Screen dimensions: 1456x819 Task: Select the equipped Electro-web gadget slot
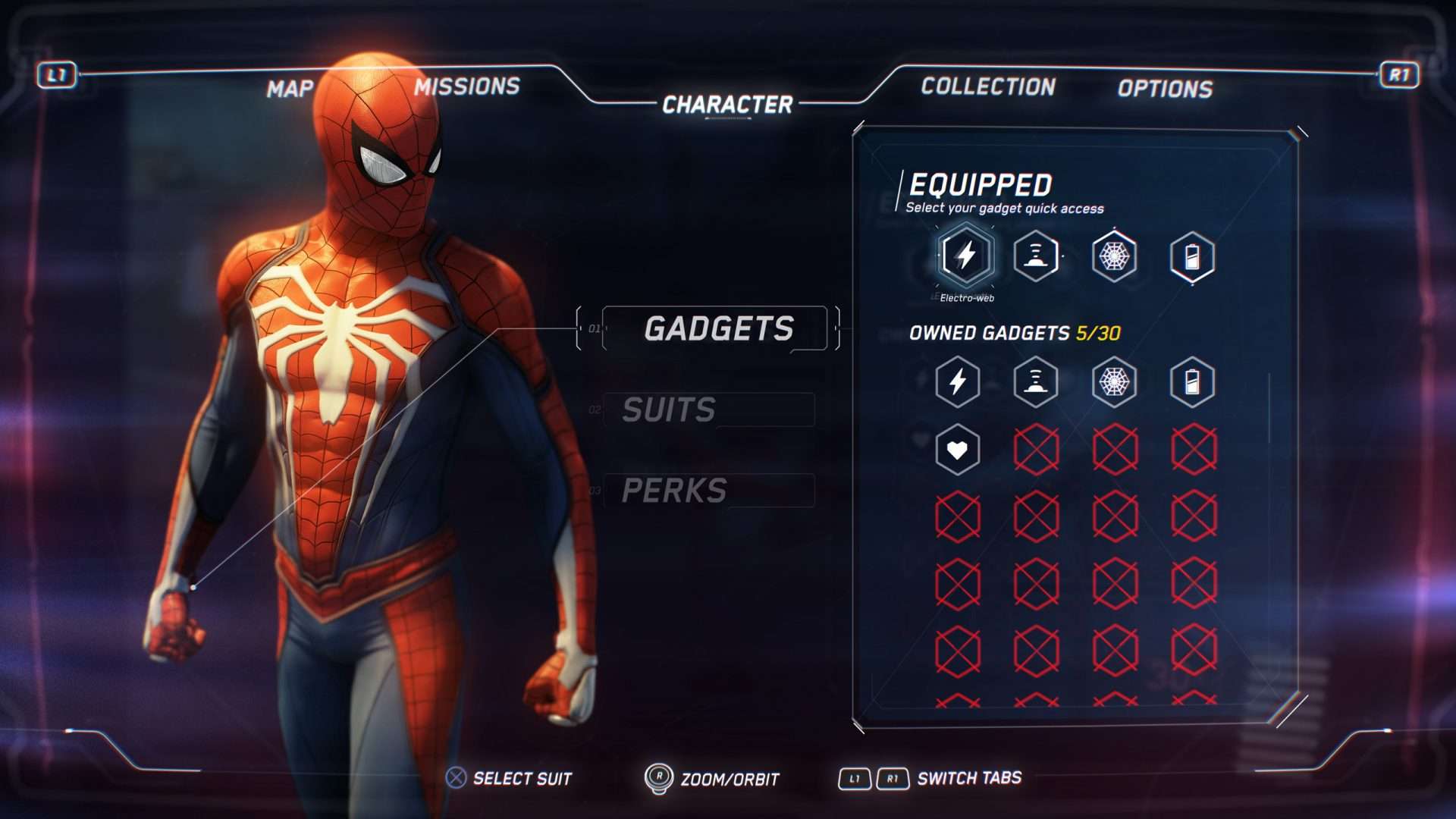pos(965,256)
